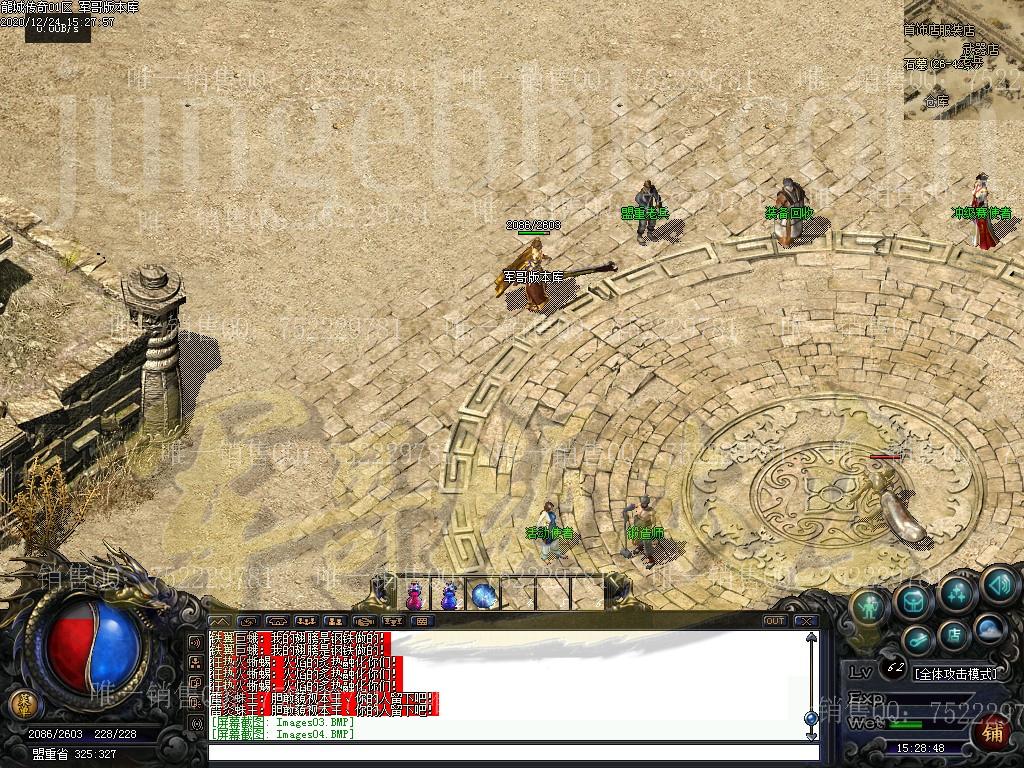This screenshot has height=768, width=1024.
Task: Open the red 铺 stall button
Action: (992, 732)
